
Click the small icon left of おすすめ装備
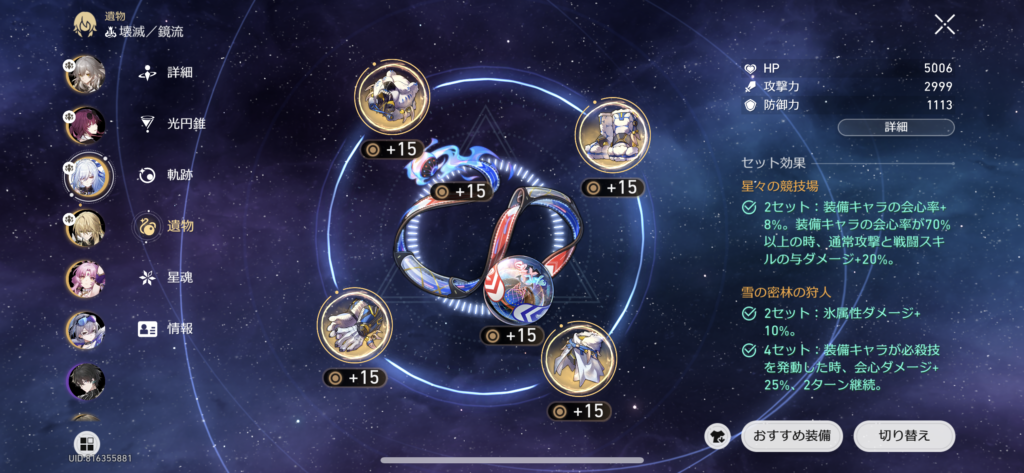coord(716,436)
